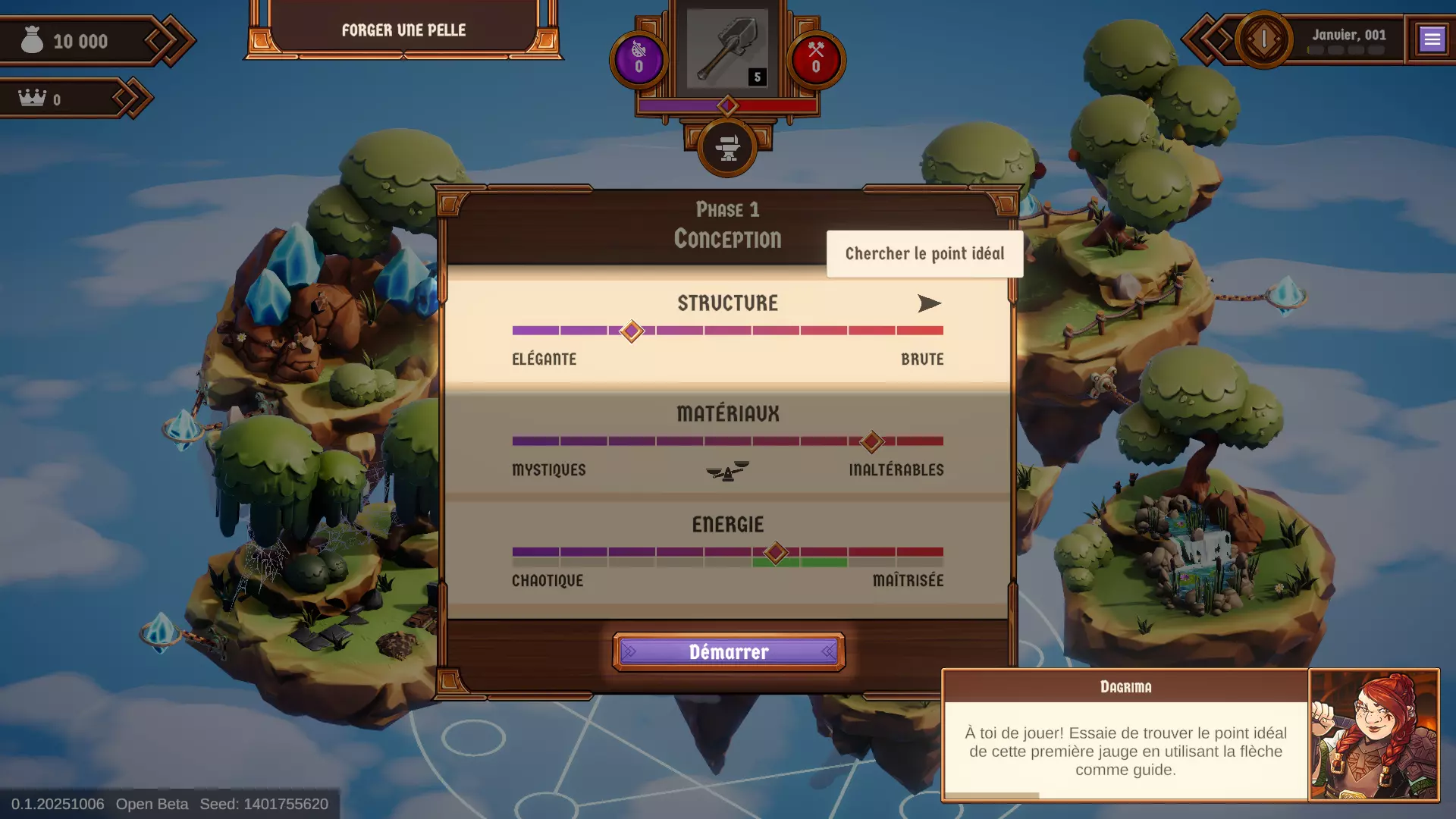Click the Matériaux slider diamond handle
The height and width of the screenshot is (819, 1456).
coord(872,441)
